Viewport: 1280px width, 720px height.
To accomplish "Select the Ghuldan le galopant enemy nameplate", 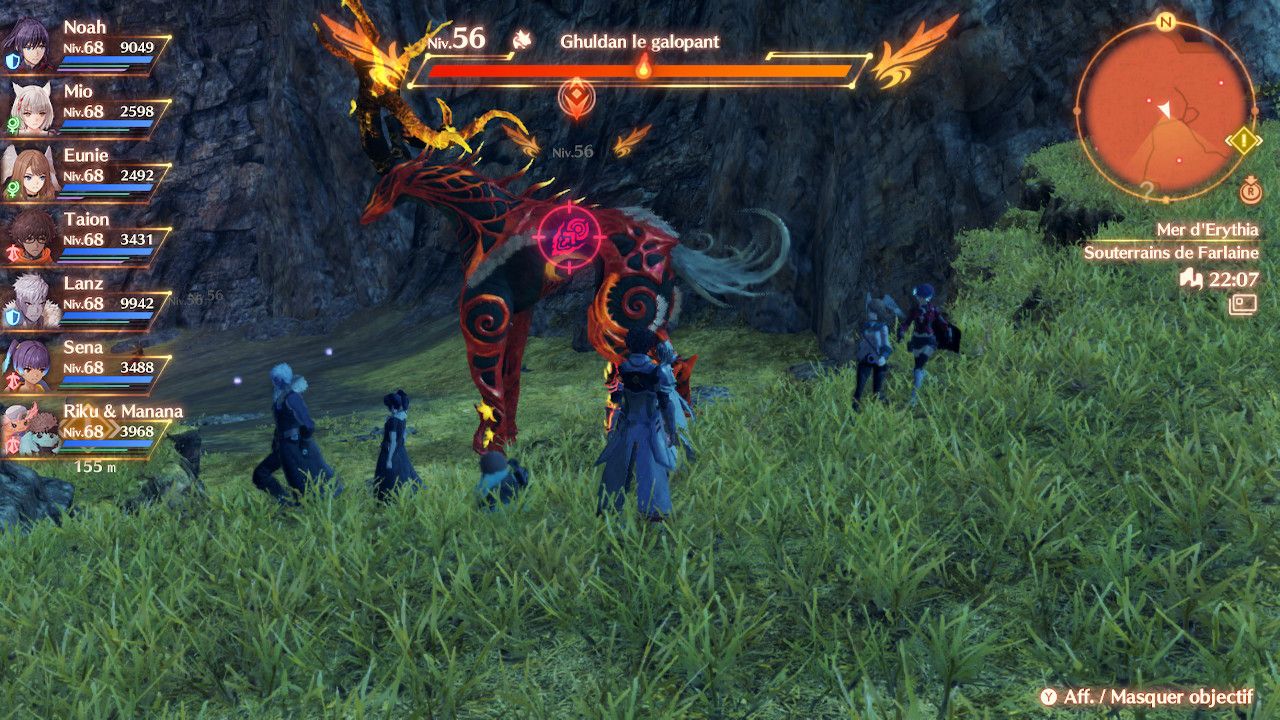I will coord(639,42).
